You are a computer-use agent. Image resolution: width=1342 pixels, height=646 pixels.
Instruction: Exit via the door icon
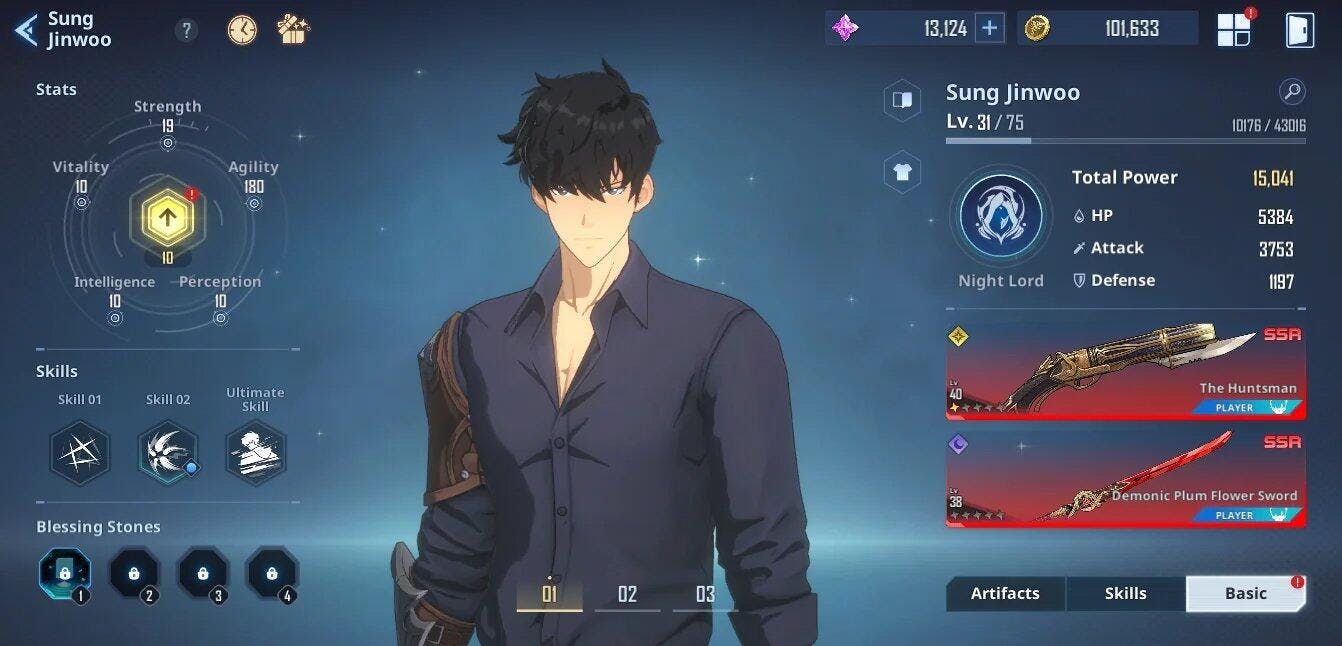[1299, 30]
